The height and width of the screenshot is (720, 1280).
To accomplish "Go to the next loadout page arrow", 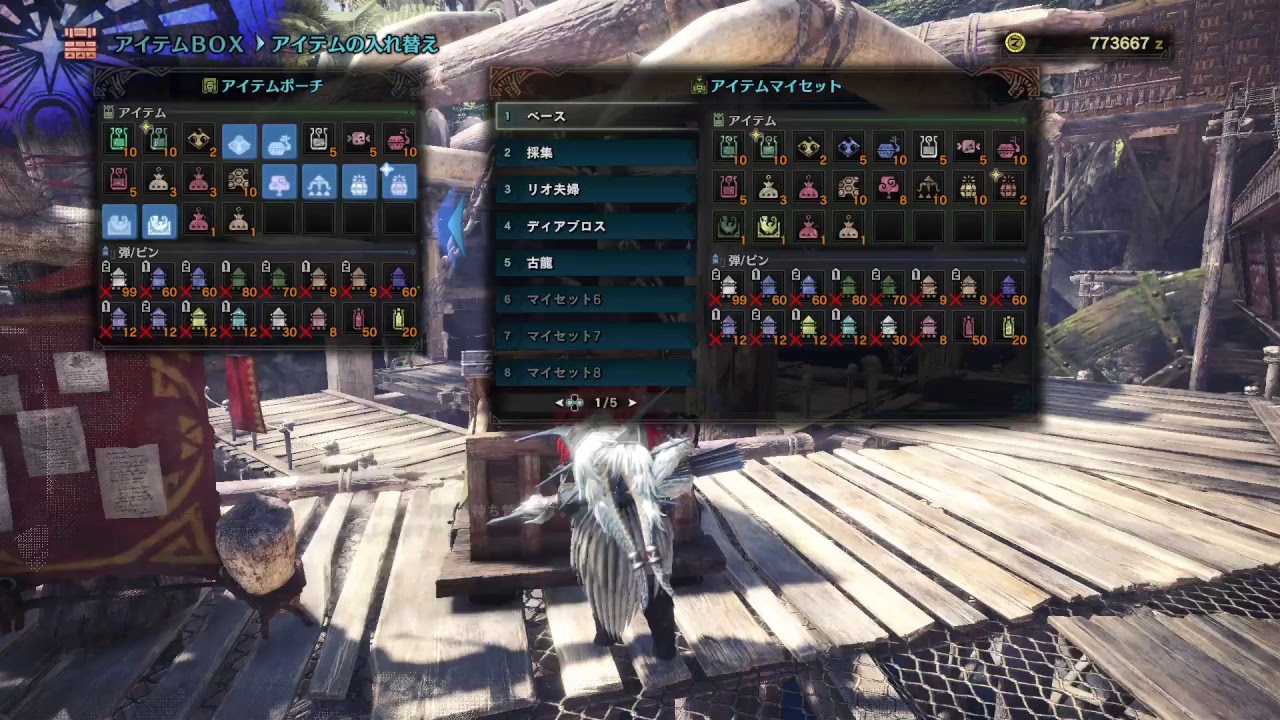I will point(632,403).
